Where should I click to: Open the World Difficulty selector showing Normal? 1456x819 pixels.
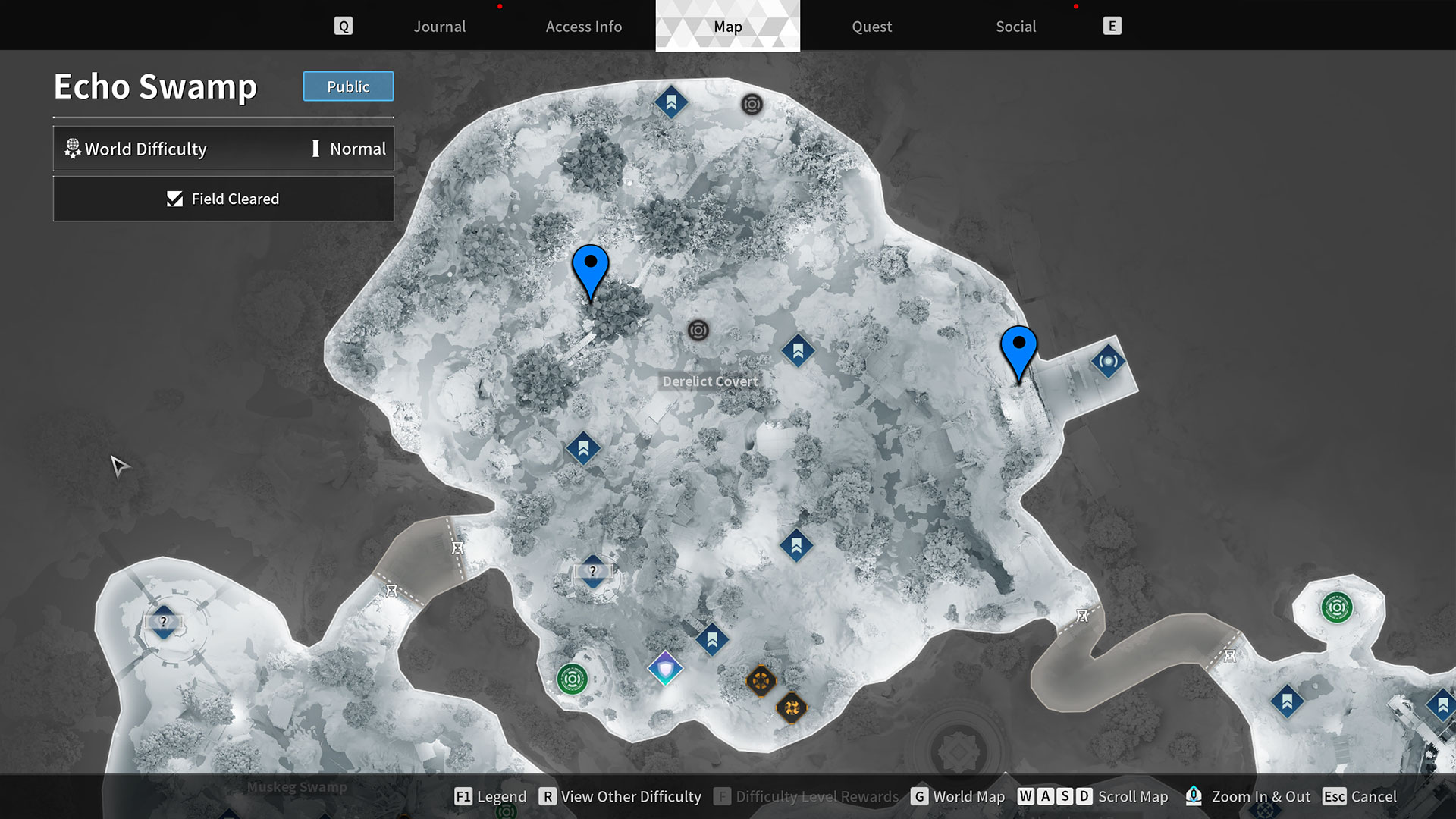tap(224, 149)
